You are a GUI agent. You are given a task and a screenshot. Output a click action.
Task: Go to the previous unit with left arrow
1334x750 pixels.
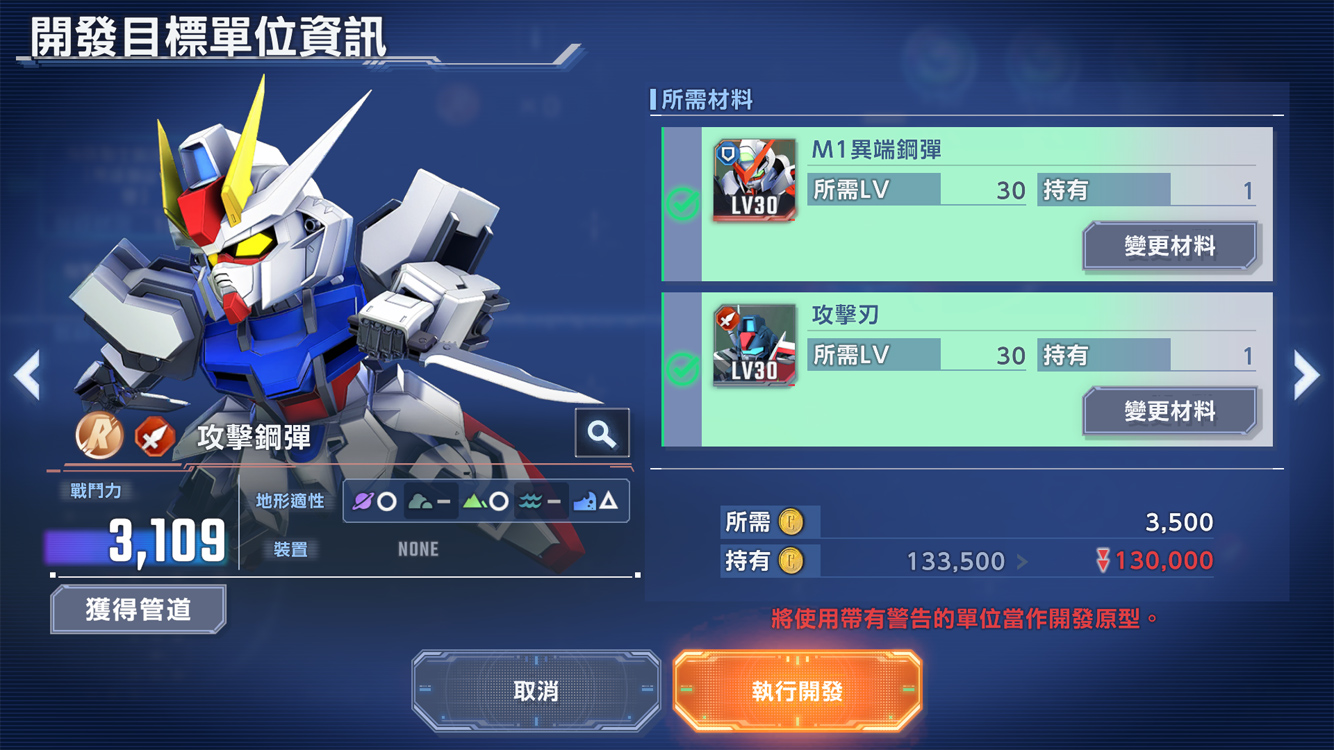click(27, 375)
